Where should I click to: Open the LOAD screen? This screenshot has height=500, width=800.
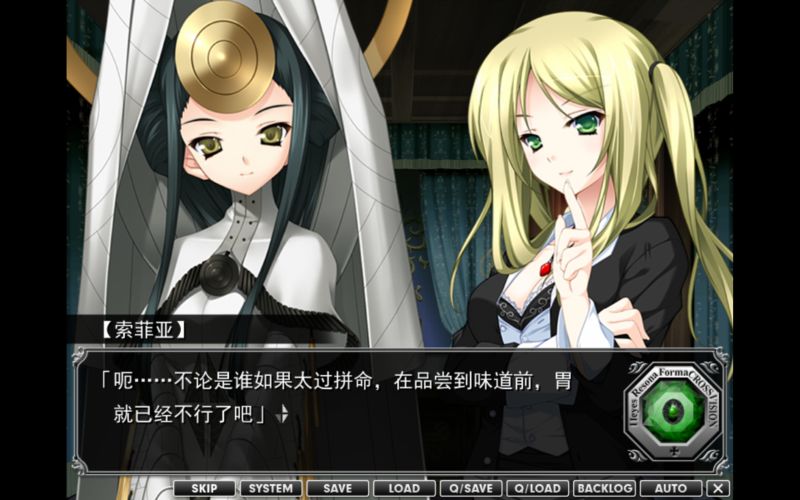click(404, 488)
